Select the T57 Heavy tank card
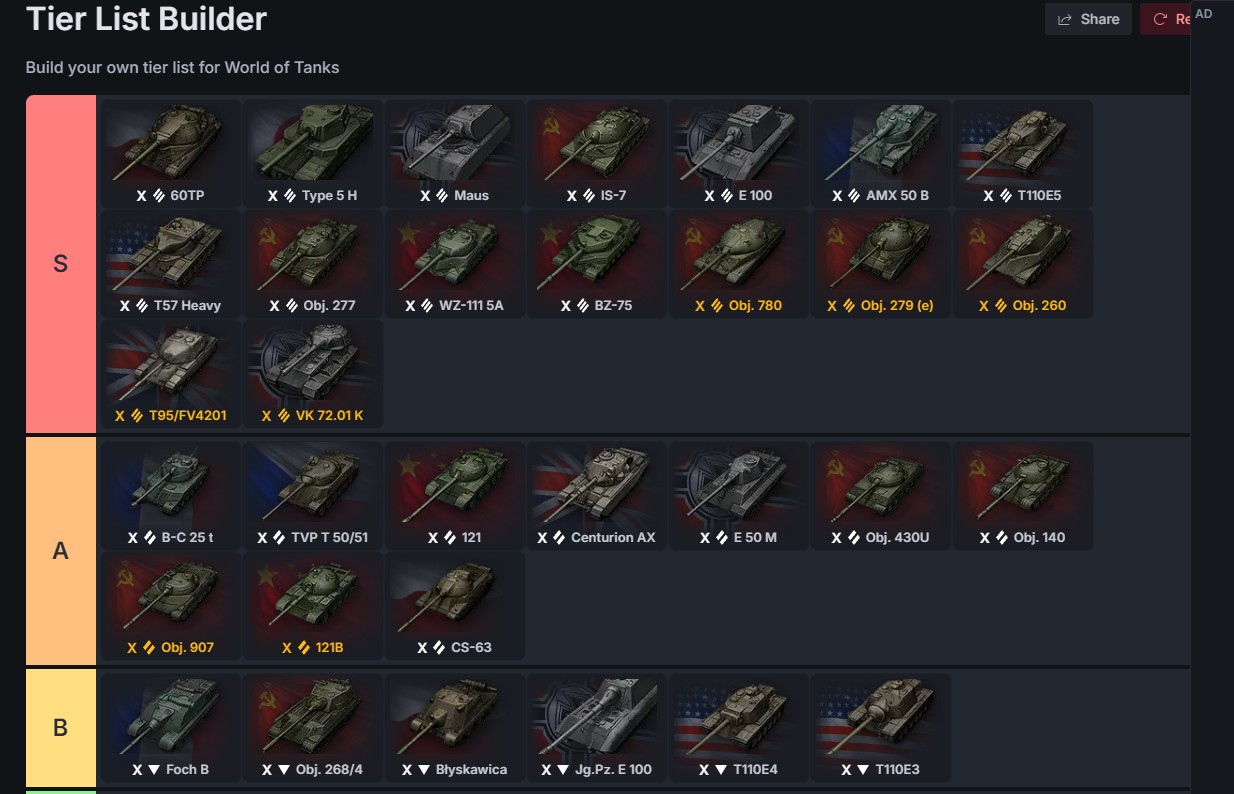 (171, 263)
